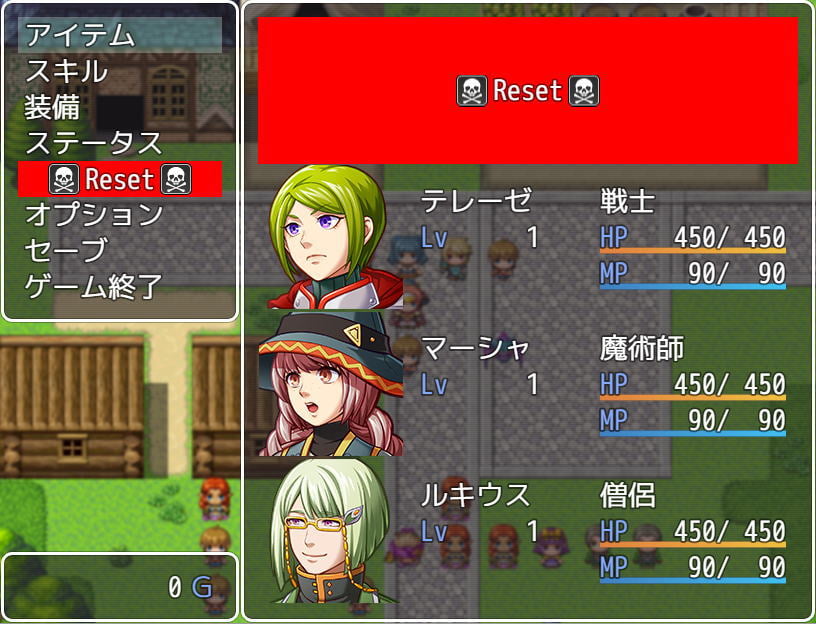This screenshot has width=816, height=624.
Task: Open the オプション settings
Action: [119, 214]
